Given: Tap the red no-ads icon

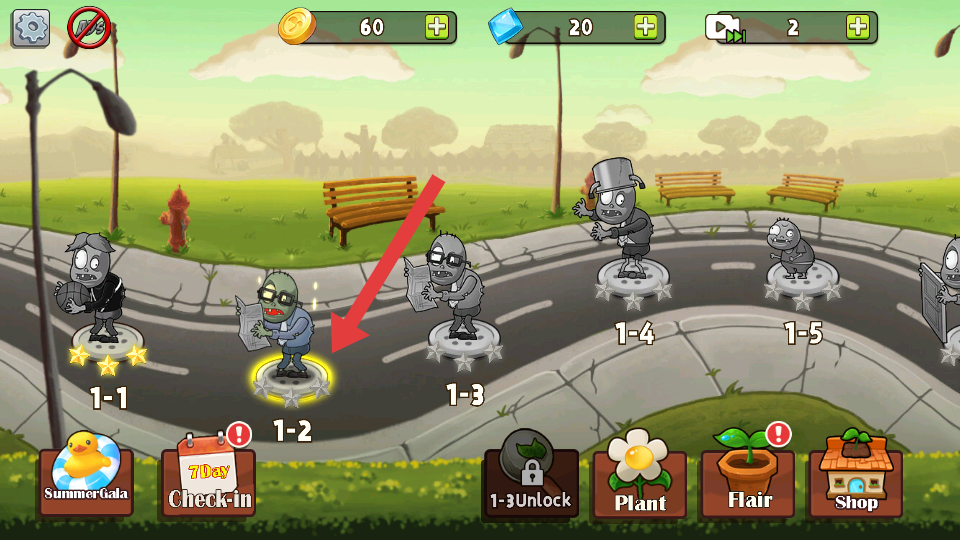Looking at the screenshot, I should pos(88,28).
